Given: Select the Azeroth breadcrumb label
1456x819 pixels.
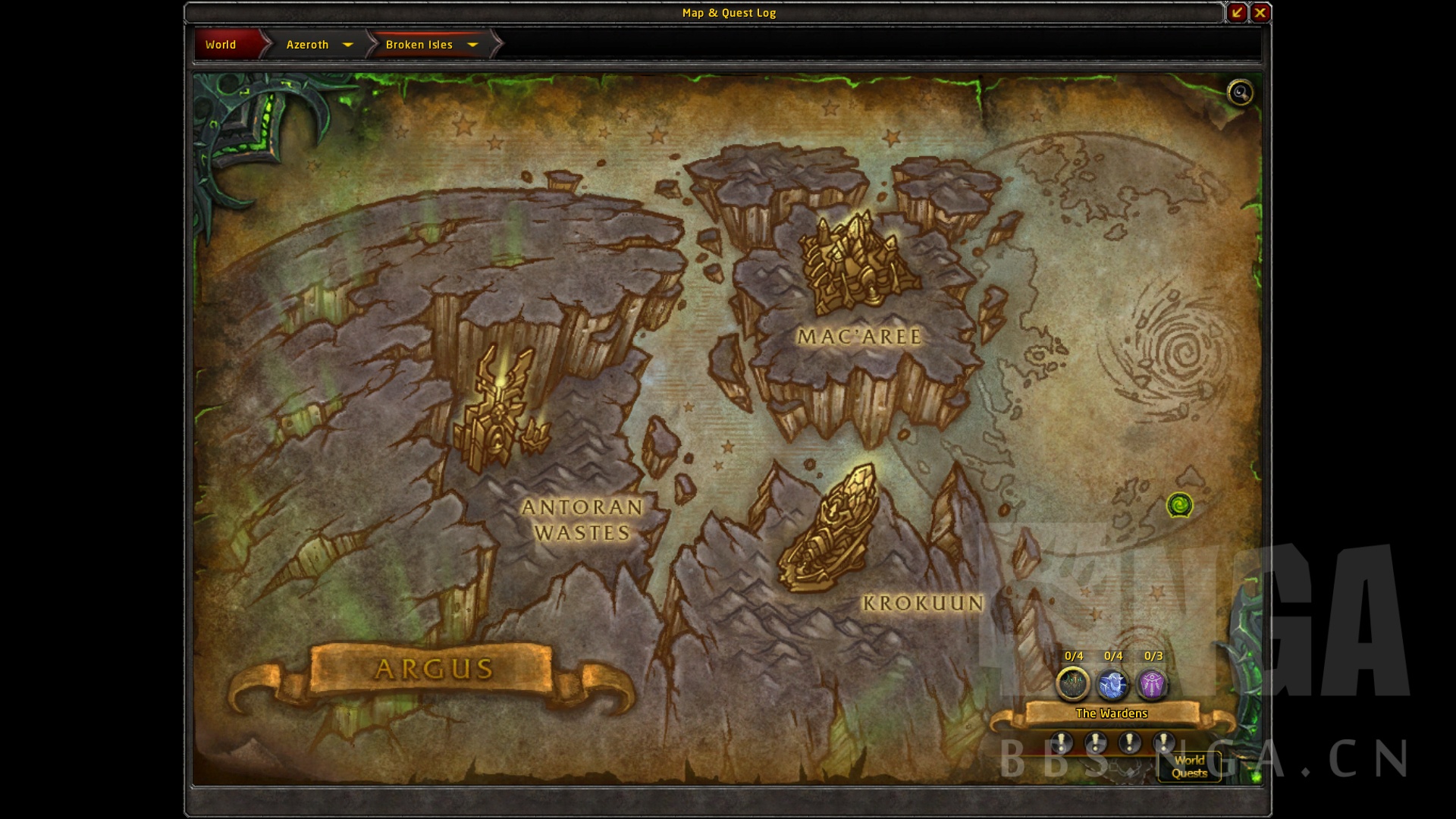Looking at the screenshot, I should click(307, 45).
